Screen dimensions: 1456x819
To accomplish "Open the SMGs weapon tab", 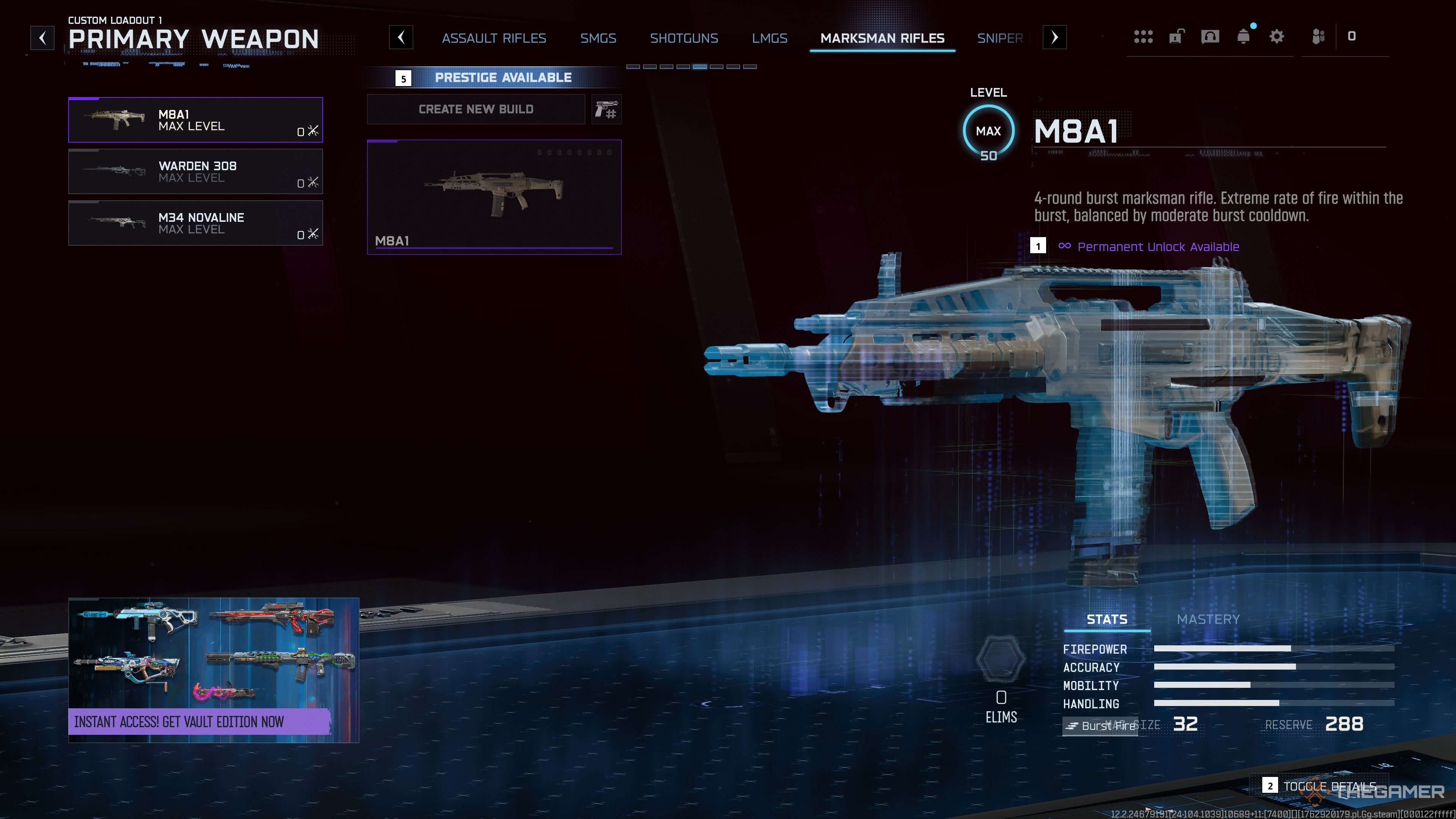I will click(x=598, y=38).
